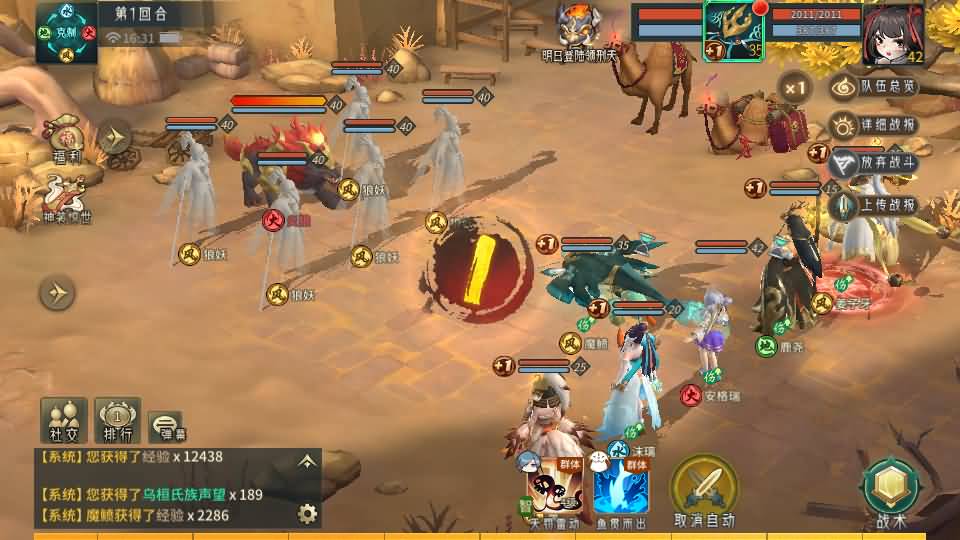Activate the blue 鱼贯而出 skill

[x=620, y=489]
